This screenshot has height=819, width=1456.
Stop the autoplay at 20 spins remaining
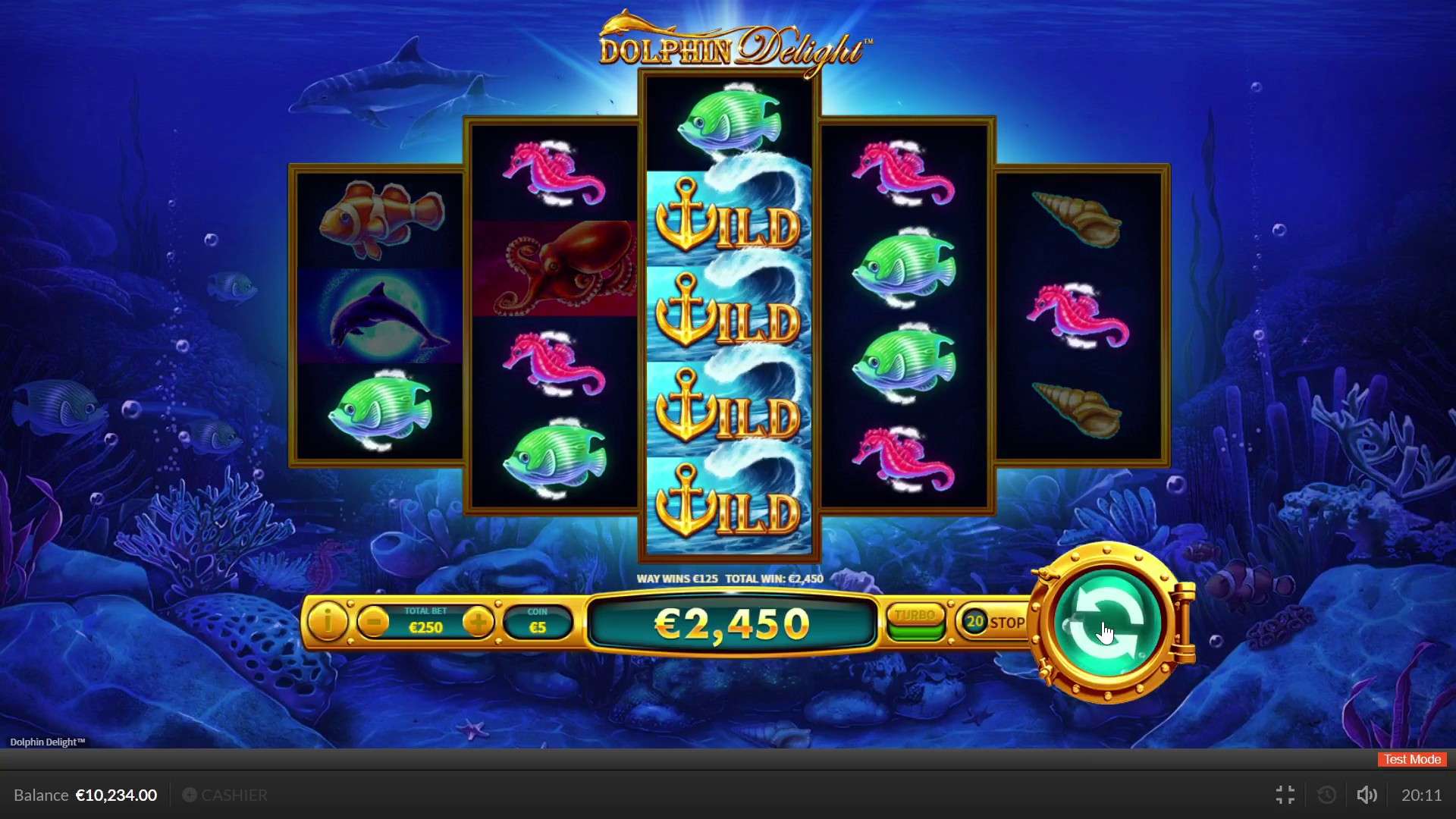pos(993,622)
